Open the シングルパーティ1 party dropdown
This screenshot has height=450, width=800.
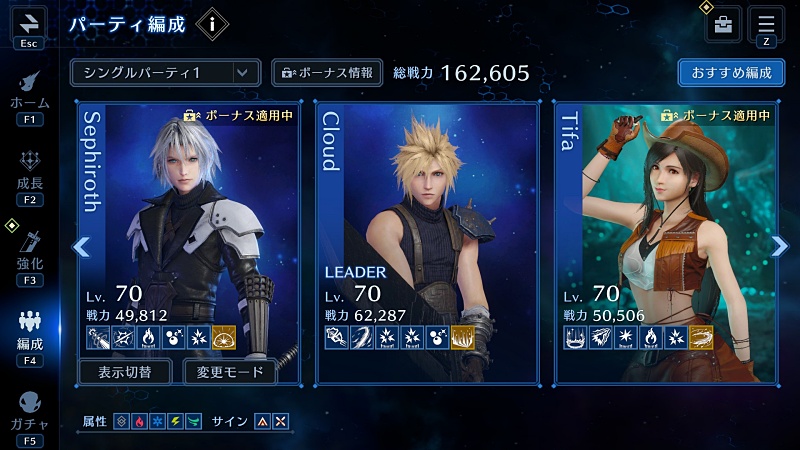(x=166, y=73)
